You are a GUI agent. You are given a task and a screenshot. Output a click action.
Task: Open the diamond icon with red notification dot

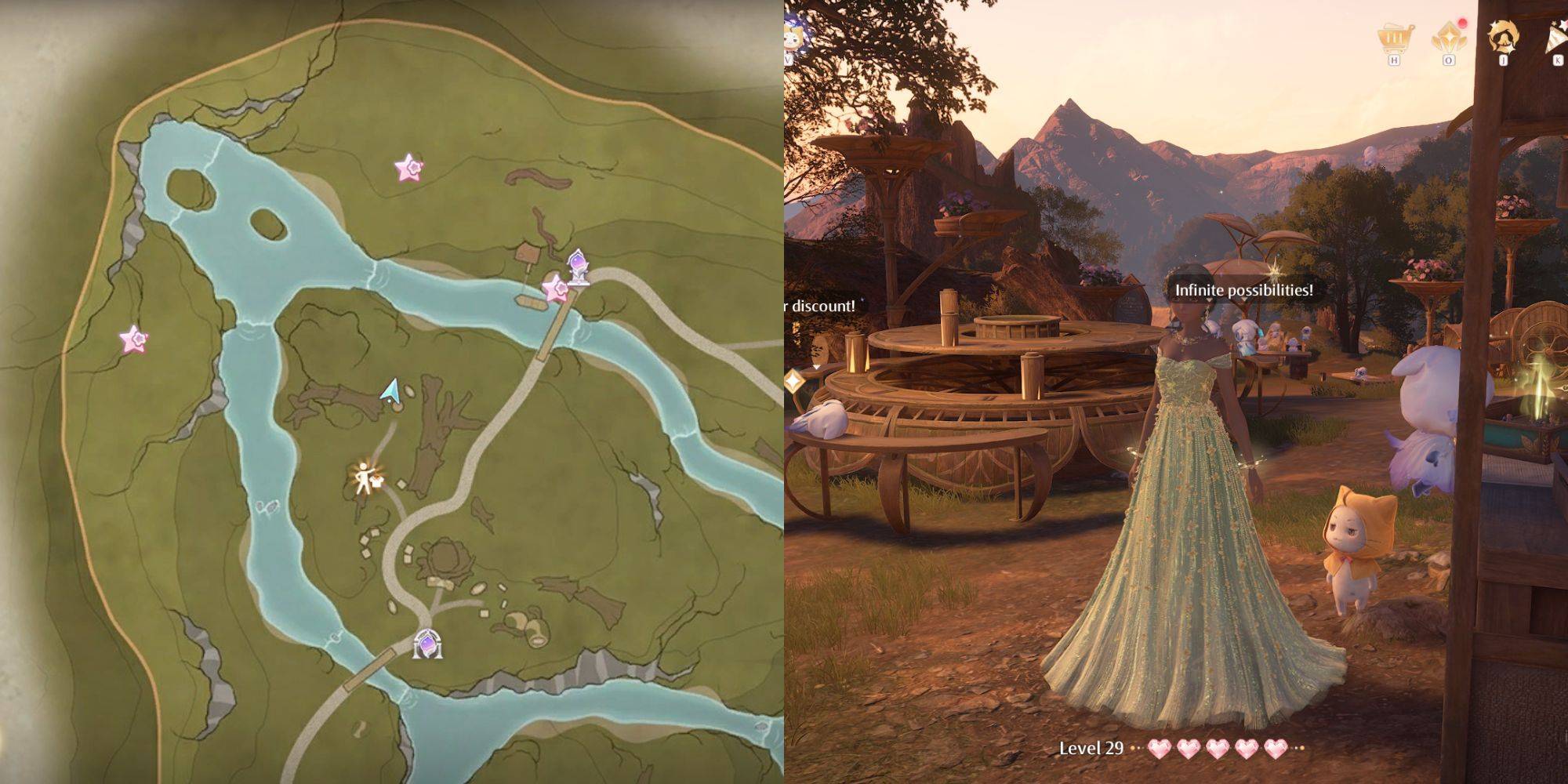1448,37
